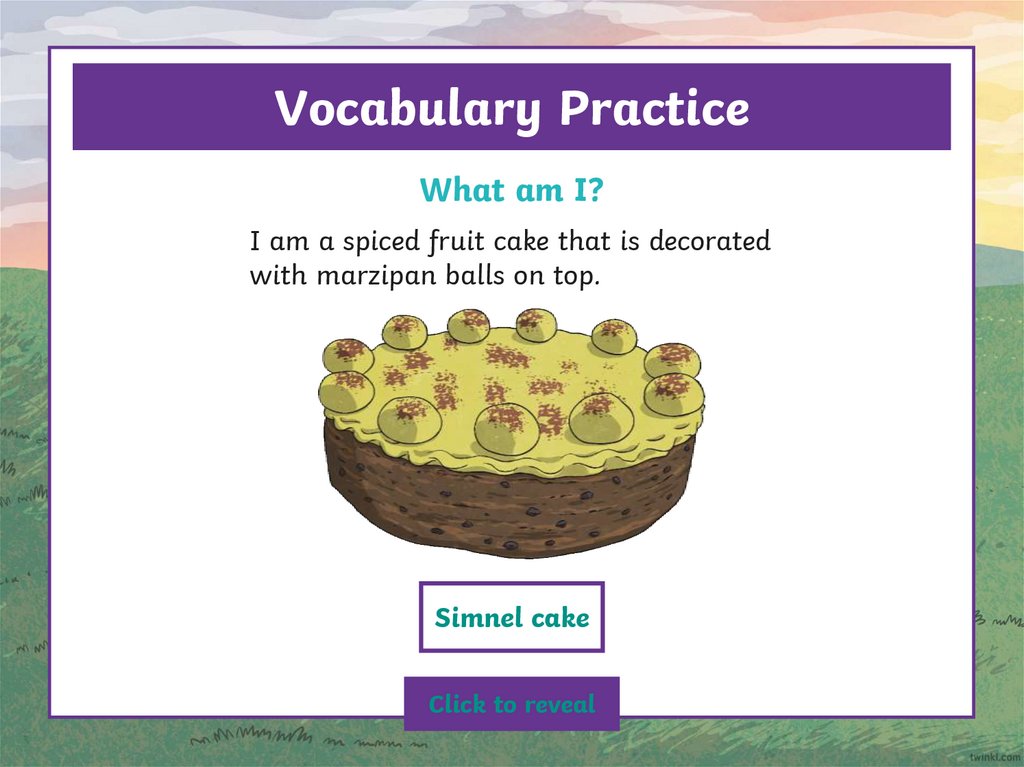Select the Simnel cake answer box
1024x767 pixels.
pos(511,617)
